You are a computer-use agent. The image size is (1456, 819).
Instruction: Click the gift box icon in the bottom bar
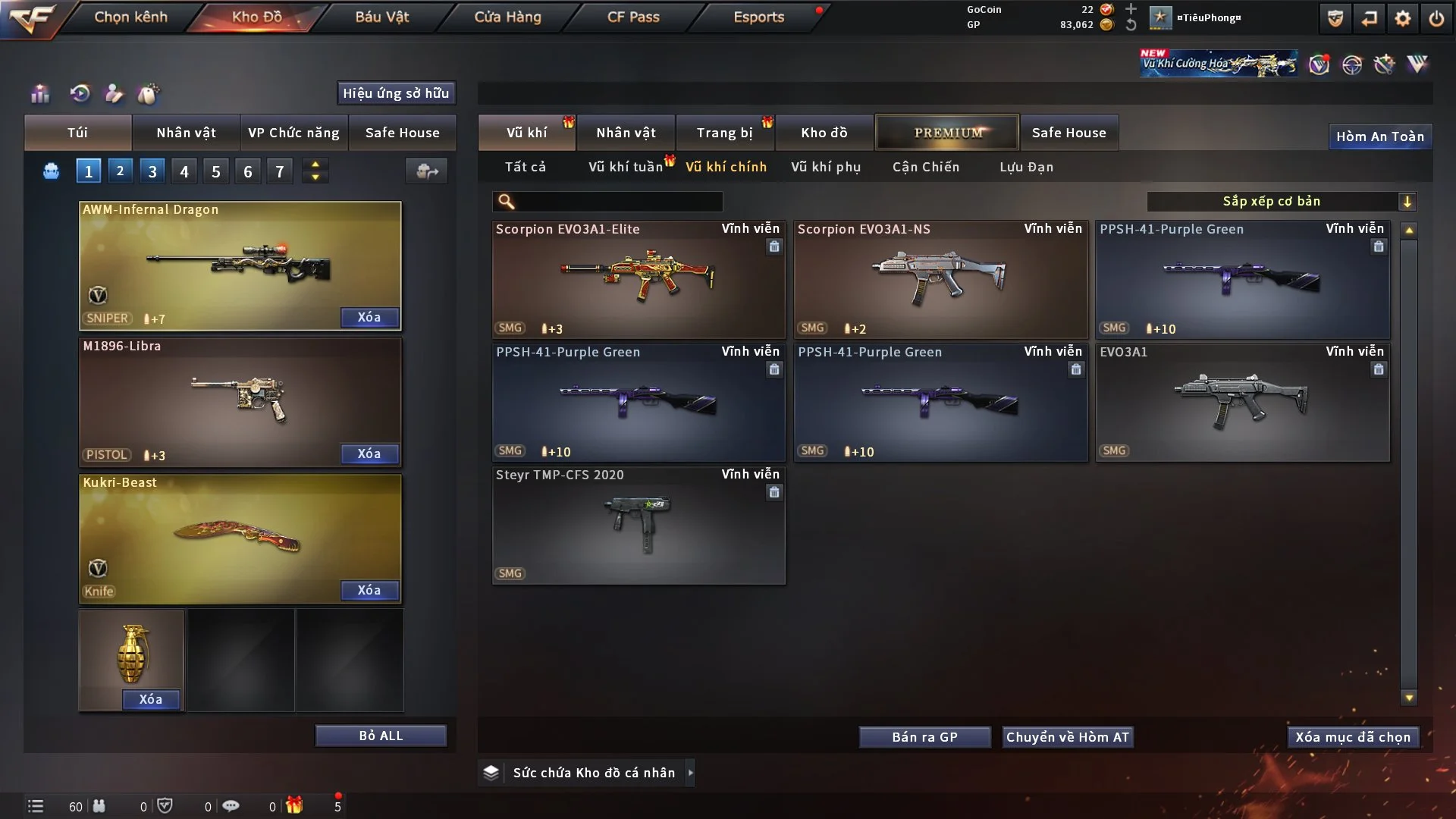[x=296, y=805]
